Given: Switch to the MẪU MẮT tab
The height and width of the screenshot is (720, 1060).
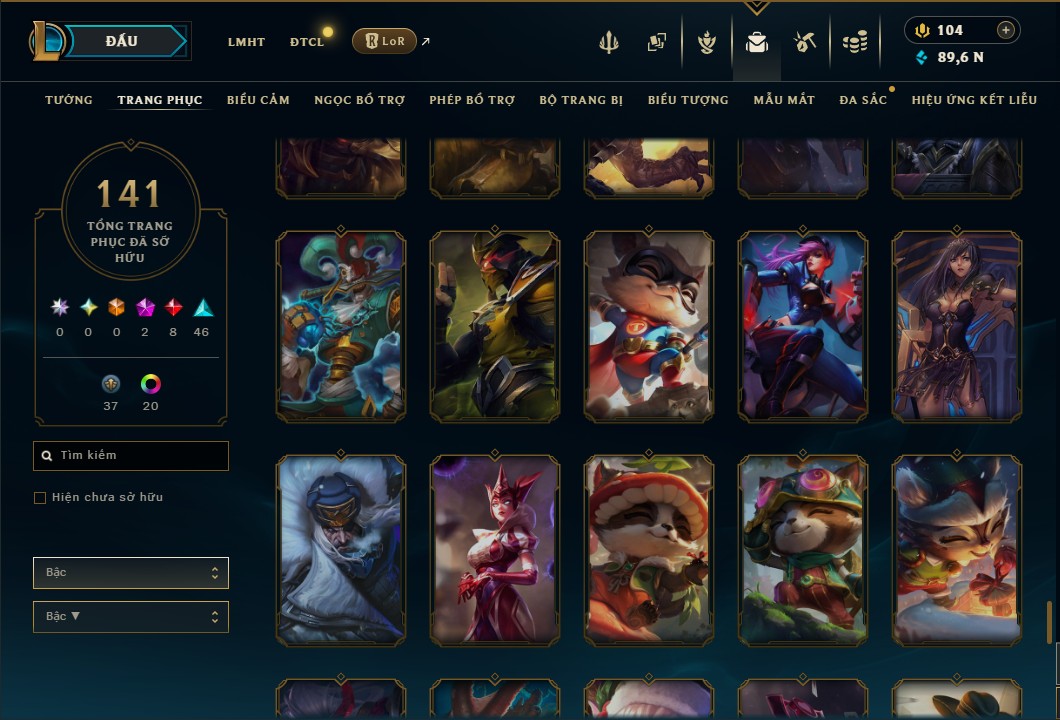Looking at the screenshot, I should point(784,100).
